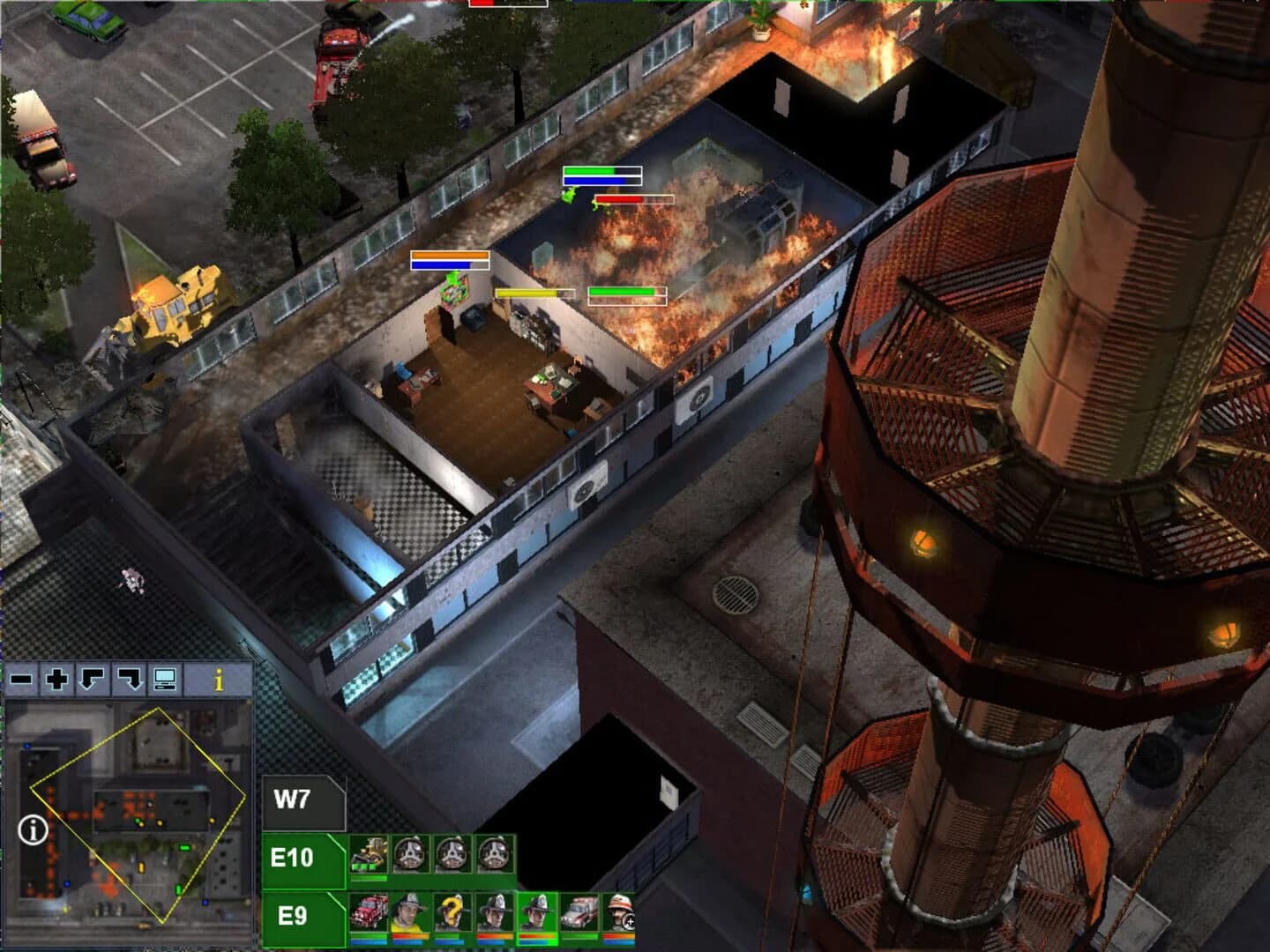Rotate the camera left using the arrow icon
Screen dimensions: 1270x952
(x=91, y=679)
